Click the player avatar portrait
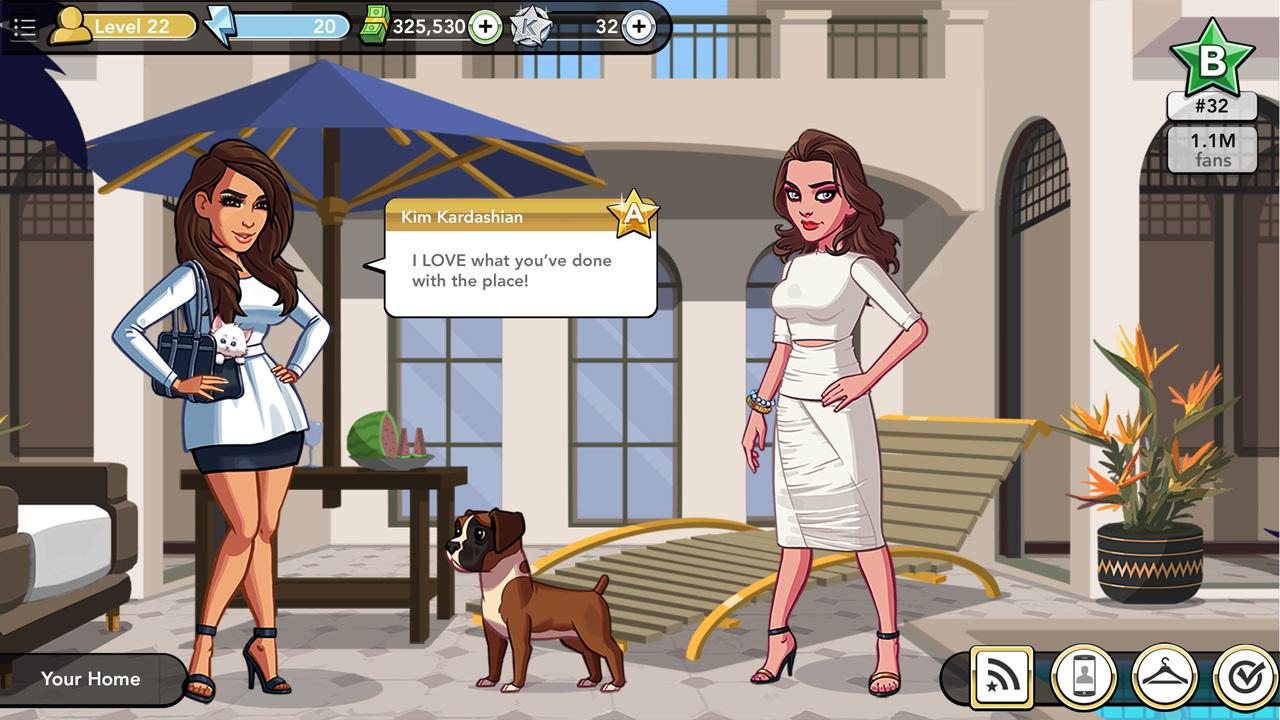Screen dimensions: 1280x720 pyautogui.click(x=70, y=27)
